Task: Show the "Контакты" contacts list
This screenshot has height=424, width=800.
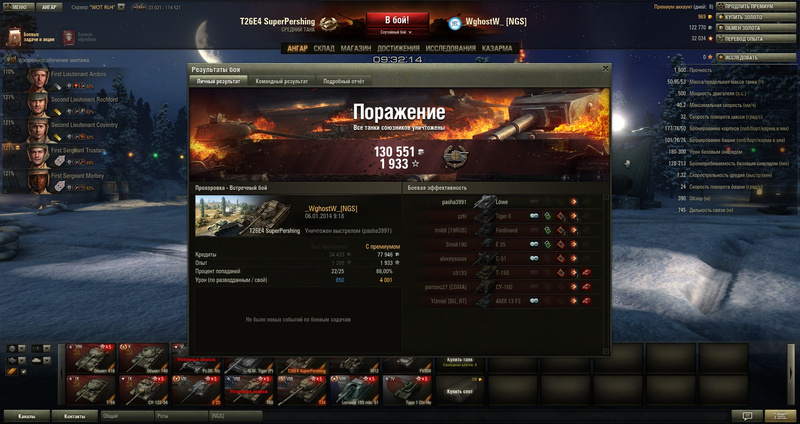Action: (x=75, y=414)
